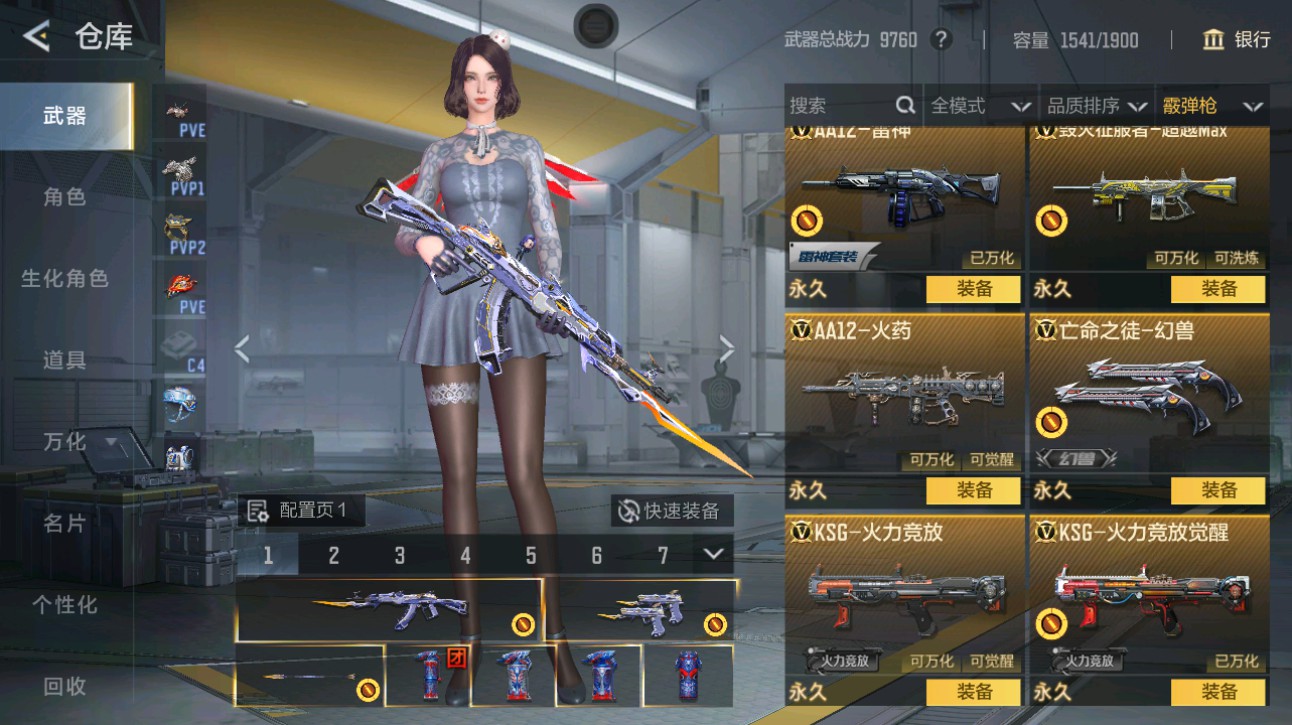This screenshot has width=1292, height=725.
Task: Open the 全模式 mode dropdown
Action: [980, 106]
